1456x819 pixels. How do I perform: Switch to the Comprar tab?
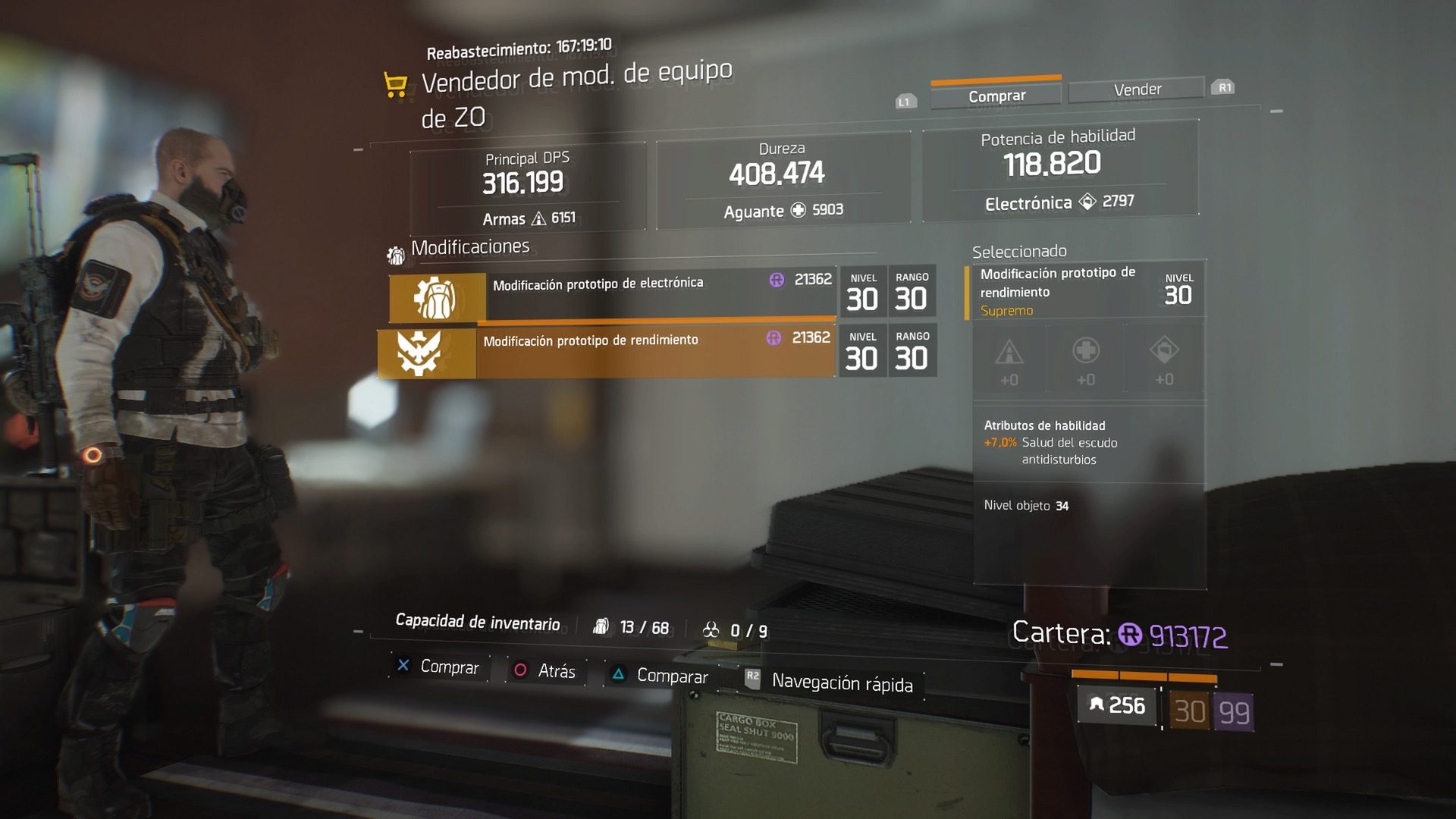[x=996, y=96]
